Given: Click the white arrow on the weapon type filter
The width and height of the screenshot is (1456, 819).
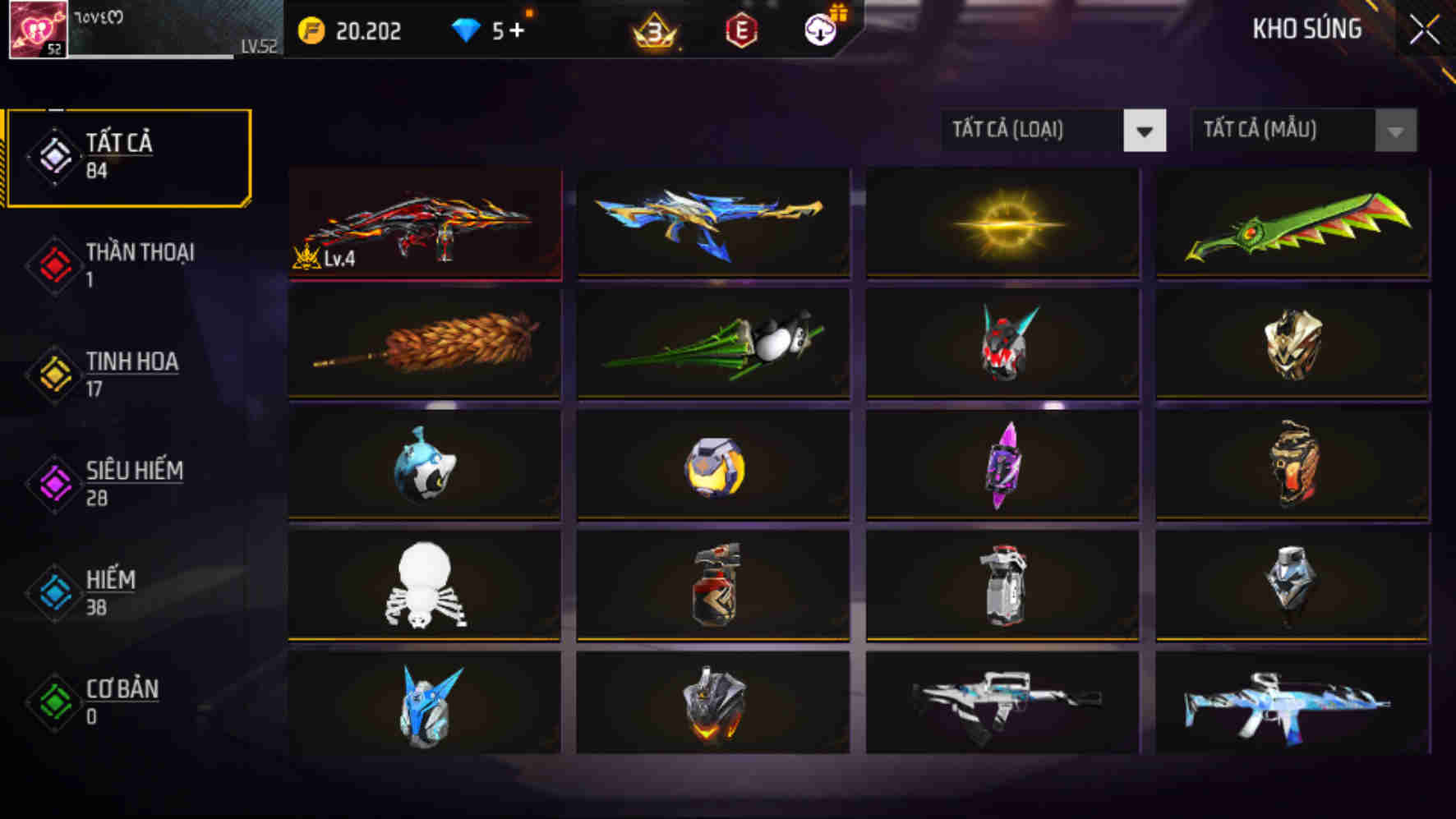Looking at the screenshot, I should pos(1145,130).
